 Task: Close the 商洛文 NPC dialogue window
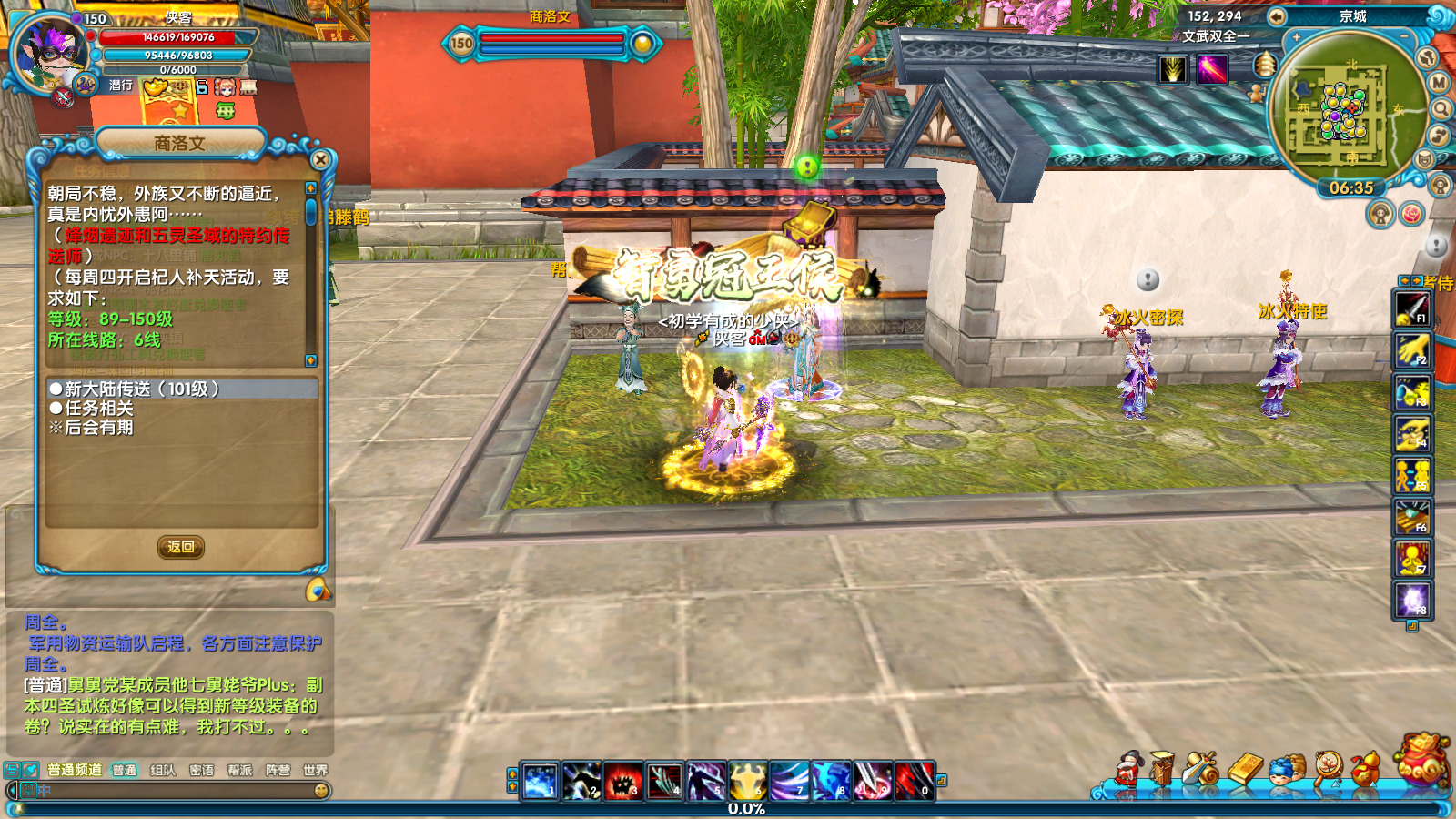[320, 160]
